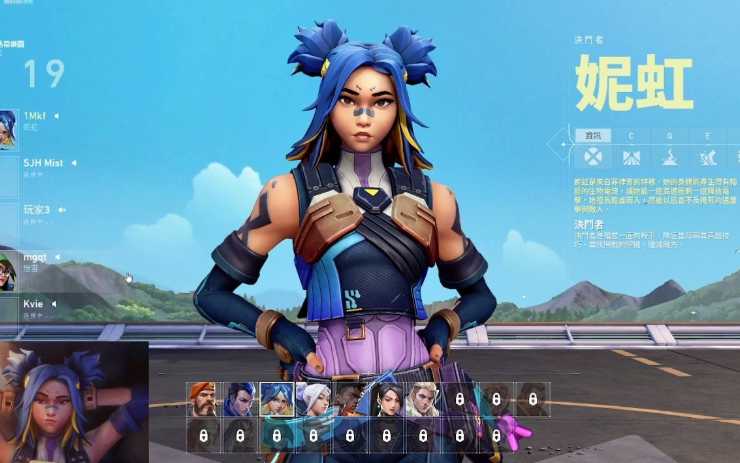
Task: Toggle the voice icon beside 1Mkf
Action: 57,116
